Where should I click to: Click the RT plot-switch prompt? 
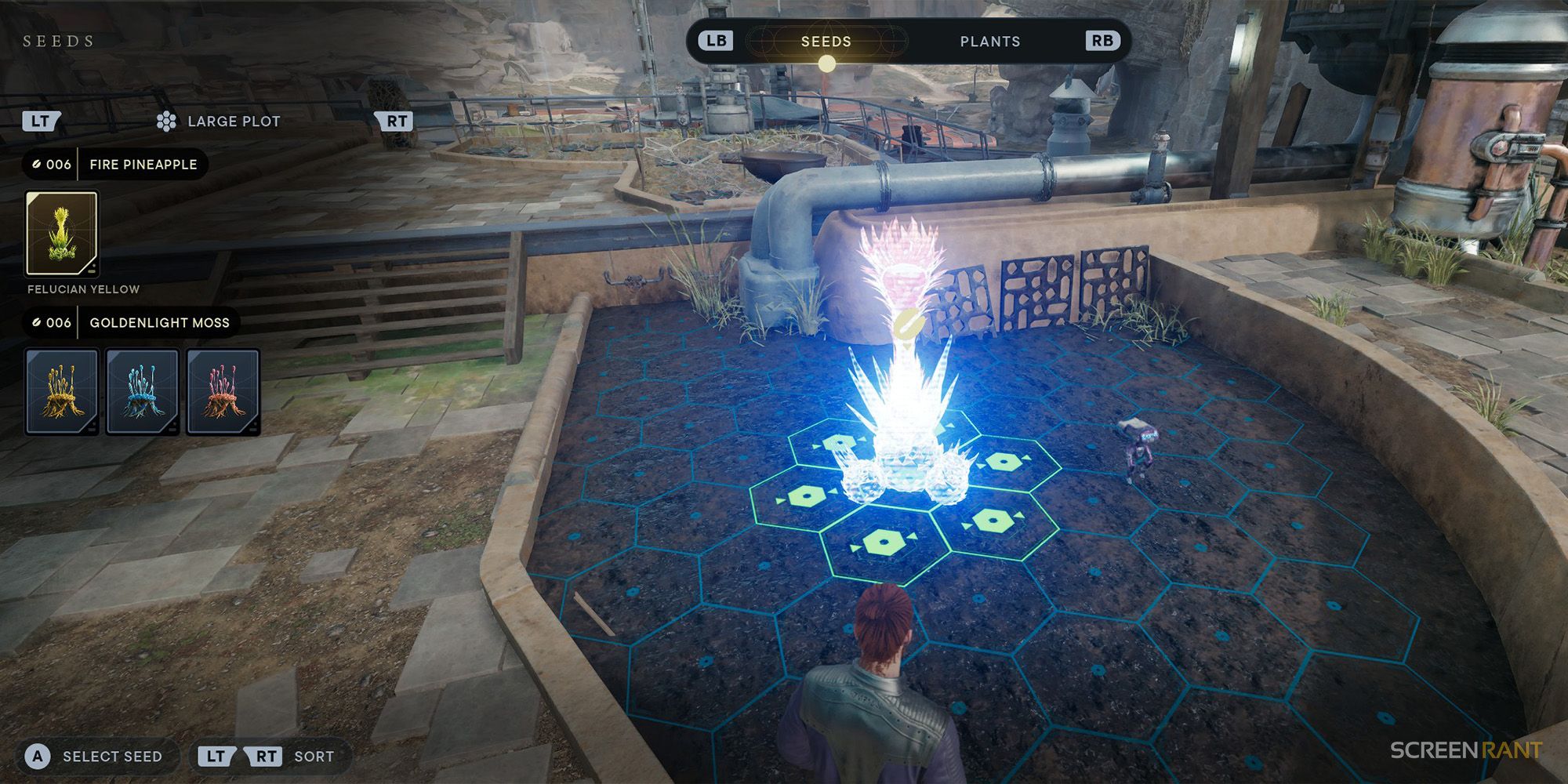[x=397, y=120]
